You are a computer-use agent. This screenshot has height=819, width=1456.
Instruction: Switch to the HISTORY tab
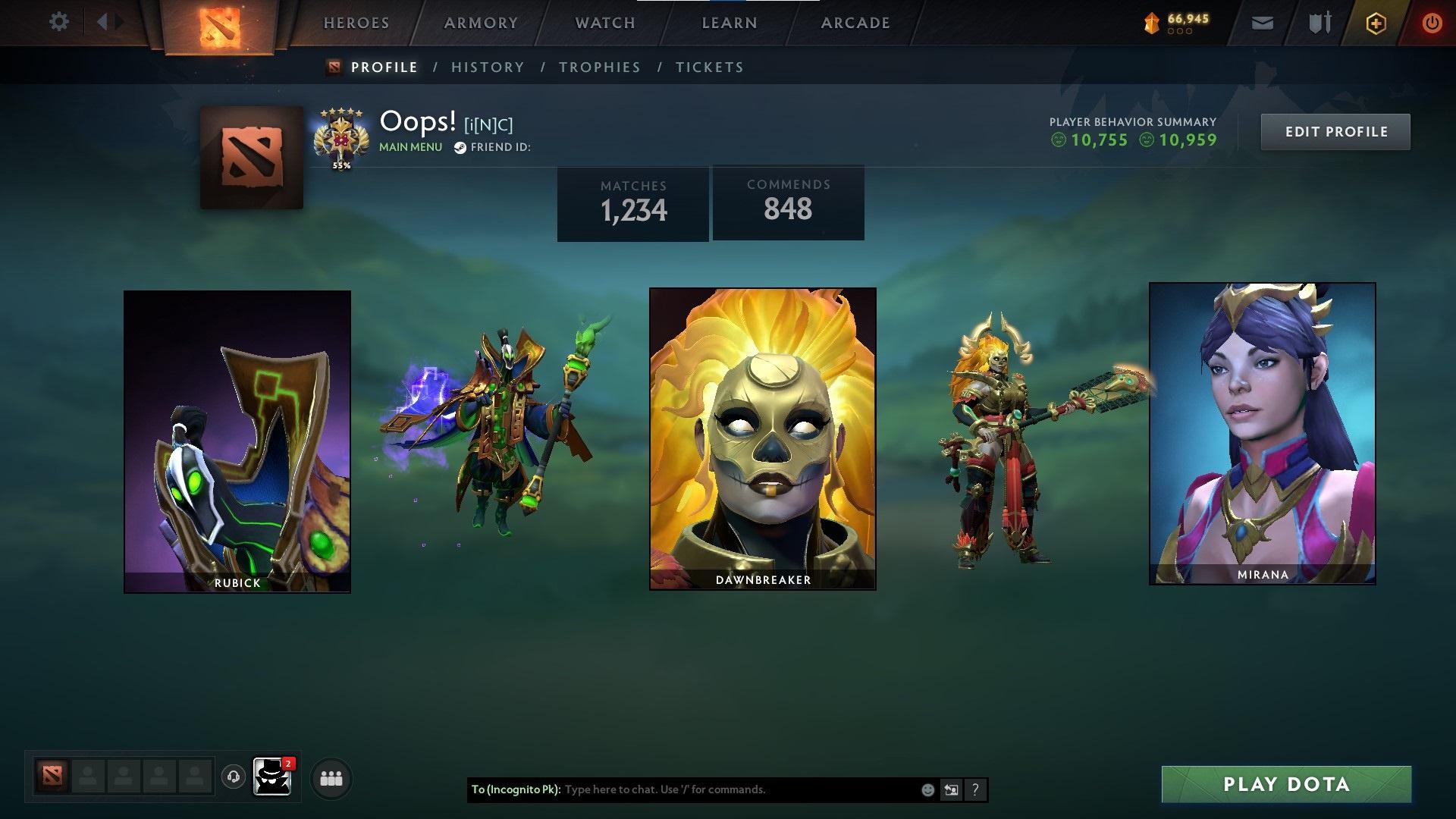pyautogui.click(x=487, y=67)
